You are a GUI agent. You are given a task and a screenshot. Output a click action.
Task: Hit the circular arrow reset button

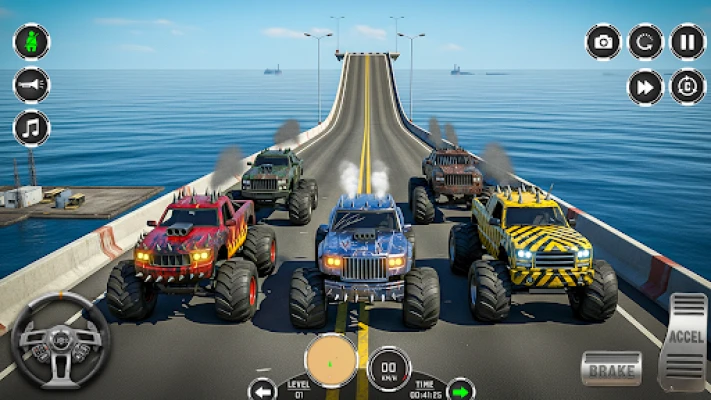[x=645, y=42]
